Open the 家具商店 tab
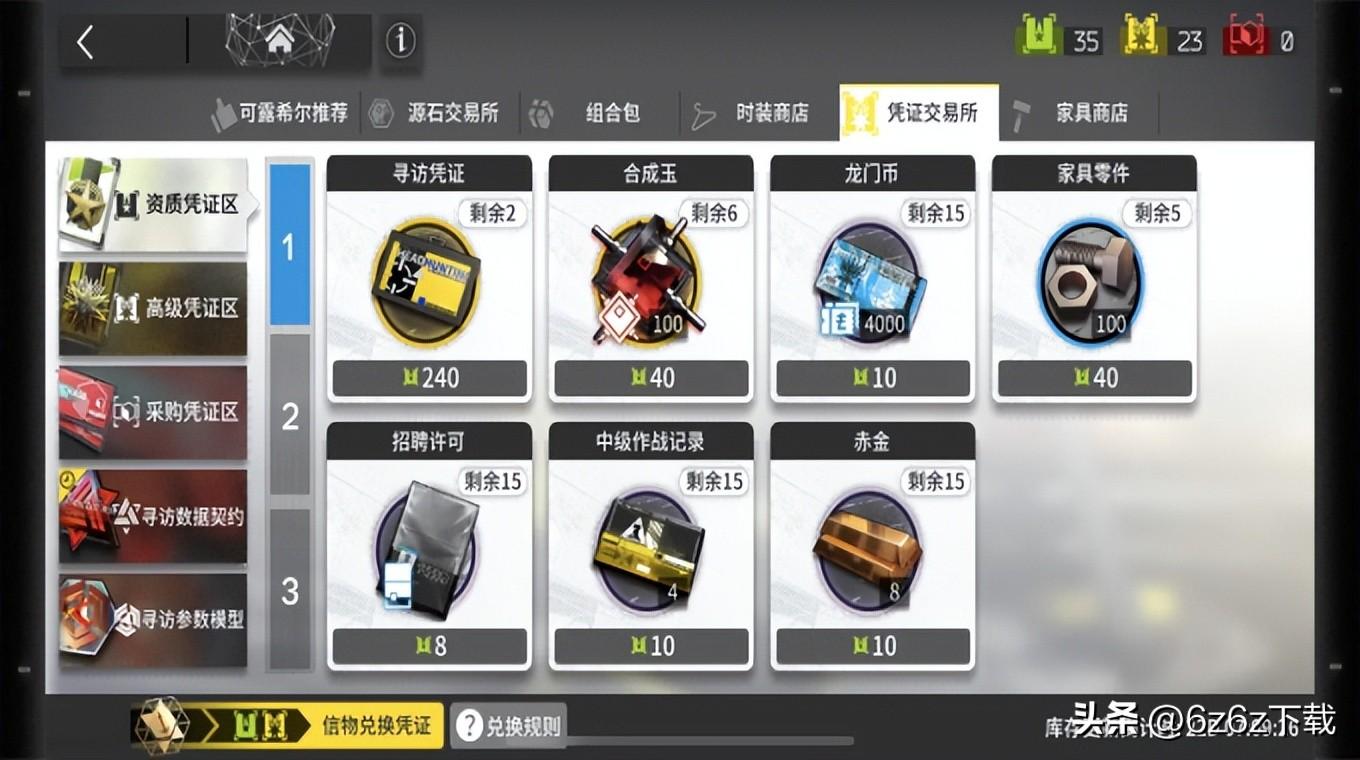 pyautogui.click(x=1078, y=113)
